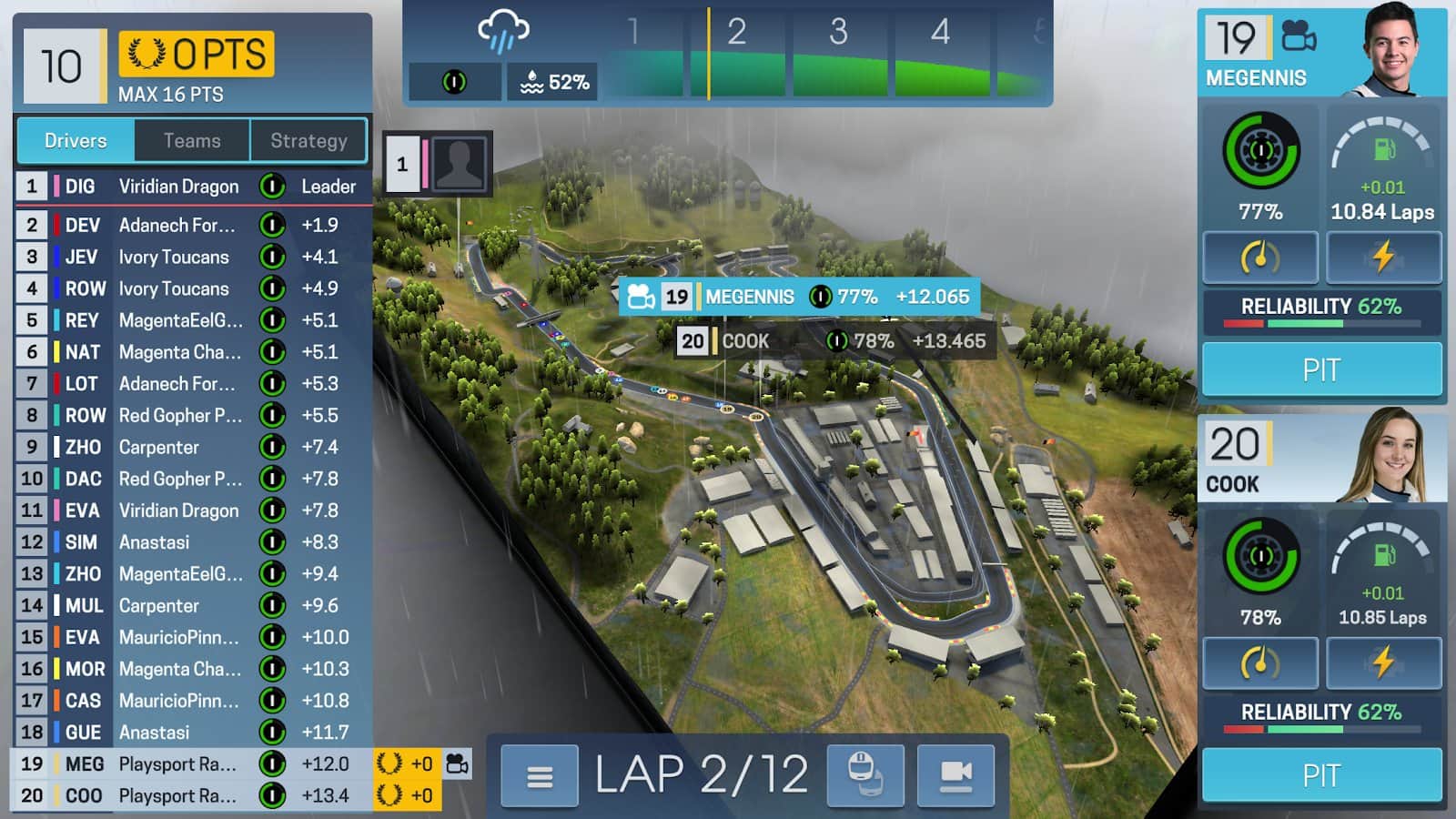The image size is (1456, 819).
Task: Activate Cook's lightning bolt engine mode
Action: [1383, 662]
